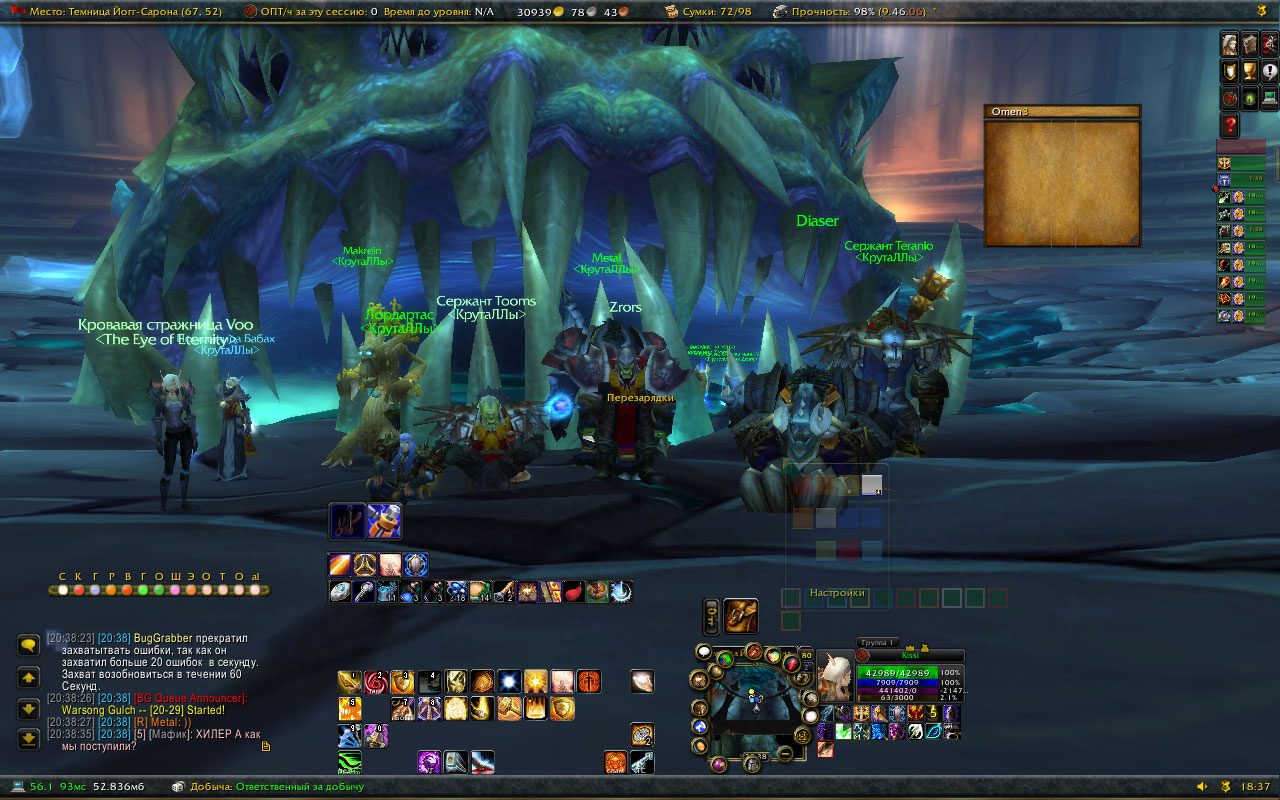Screen dimensions: 1280x800
Task: Open the chat menu speech bubble button
Action: tap(28, 645)
